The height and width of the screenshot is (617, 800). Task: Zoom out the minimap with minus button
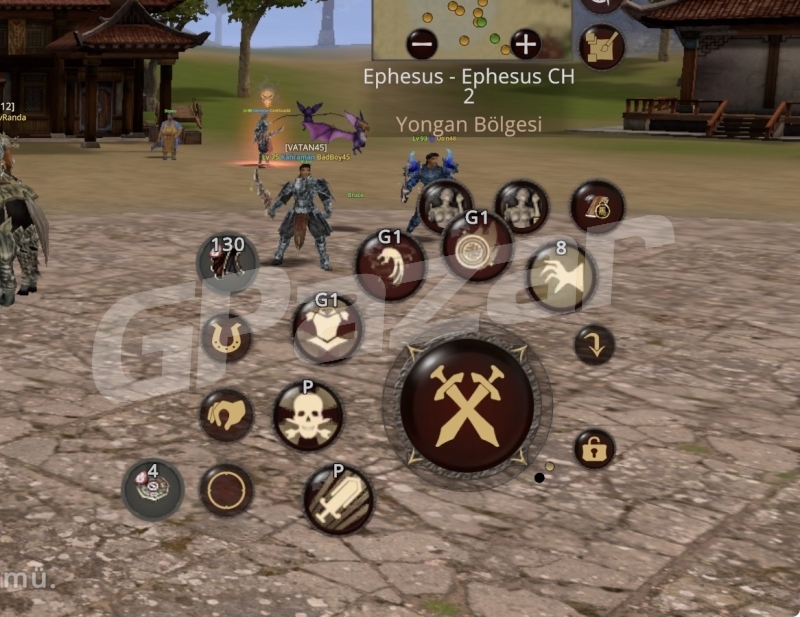pos(422,44)
